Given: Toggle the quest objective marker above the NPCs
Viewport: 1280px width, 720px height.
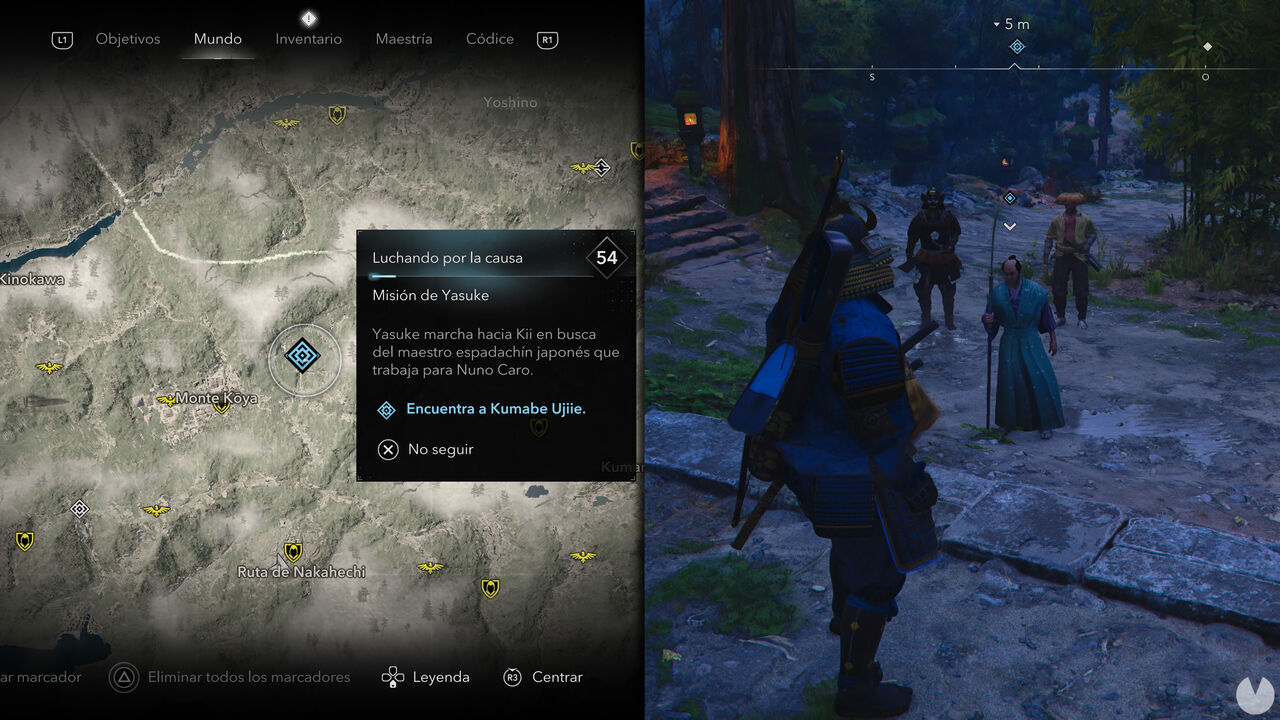Looking at the screenshot, I should pos(1009,197).
